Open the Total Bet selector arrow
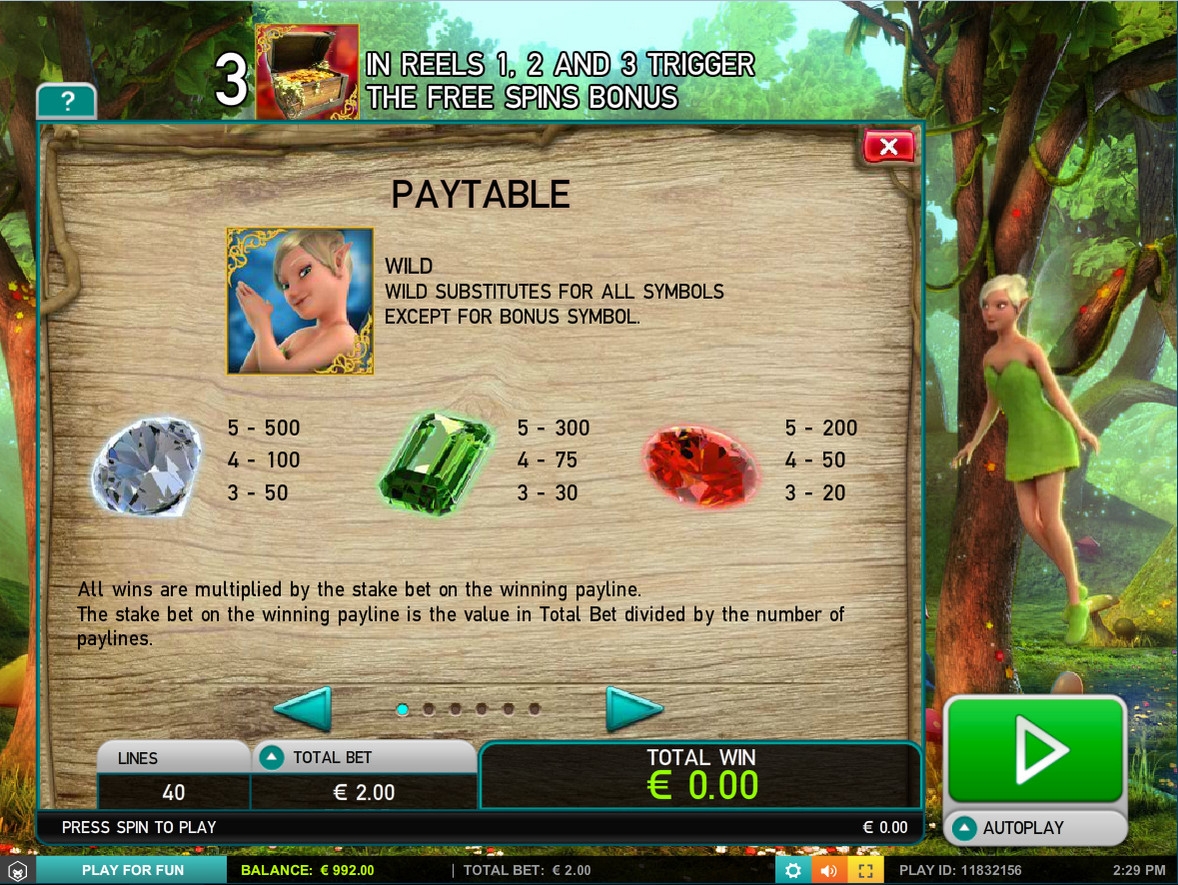 270,758
